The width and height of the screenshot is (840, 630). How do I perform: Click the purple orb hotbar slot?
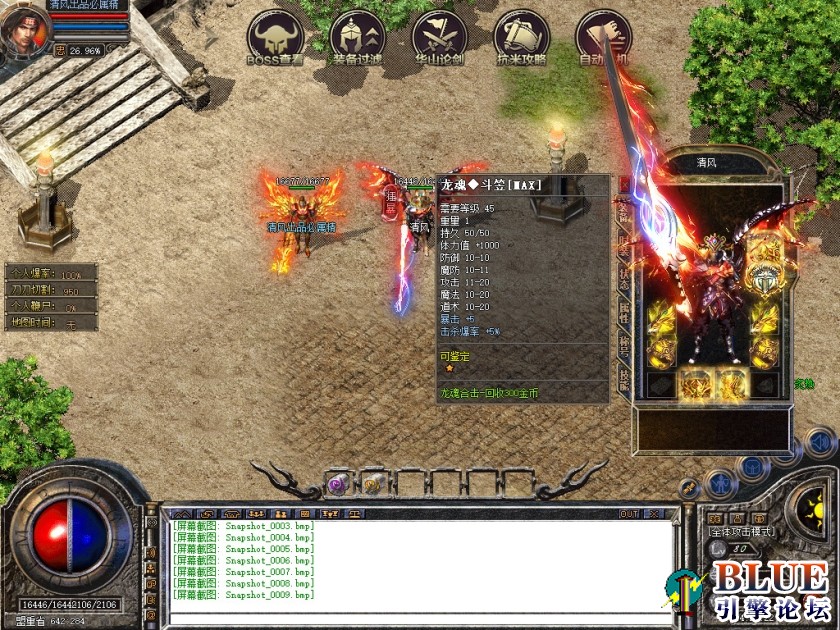click(338, 485)
